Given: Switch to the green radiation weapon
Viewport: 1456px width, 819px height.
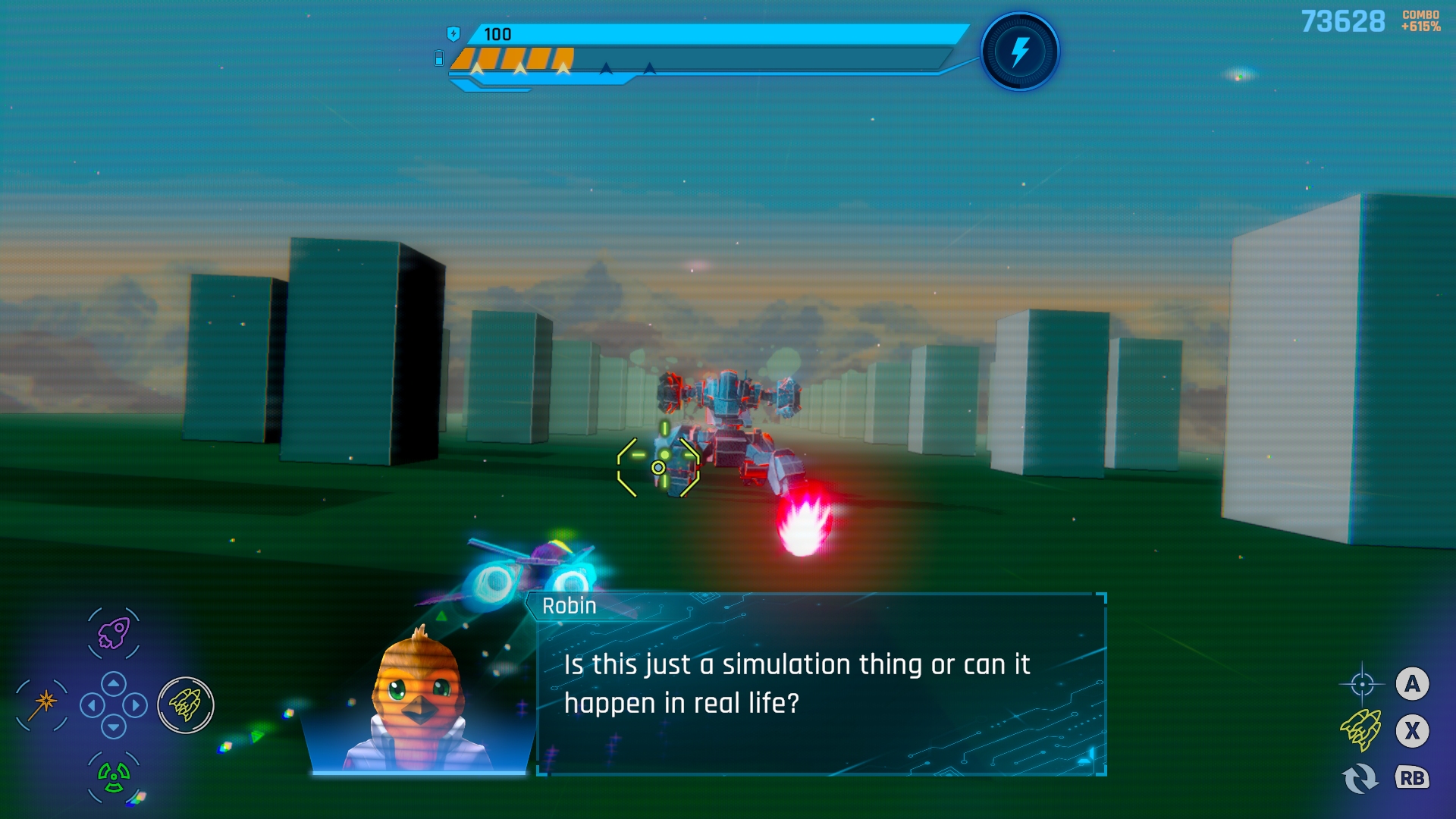Looking at the screenshot, I should coord(114,776).
